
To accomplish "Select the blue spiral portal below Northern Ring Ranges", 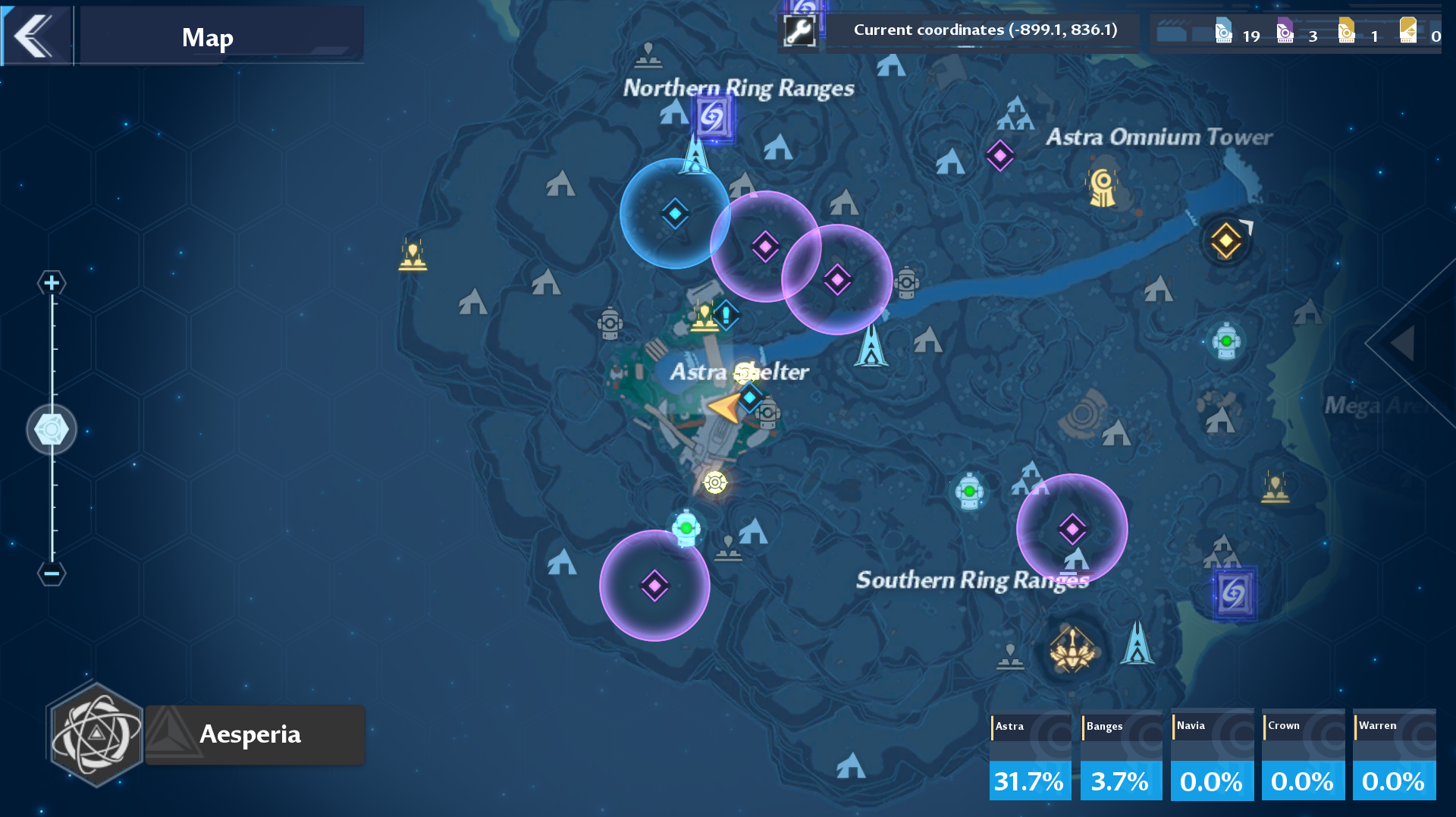I will (713, 117).
